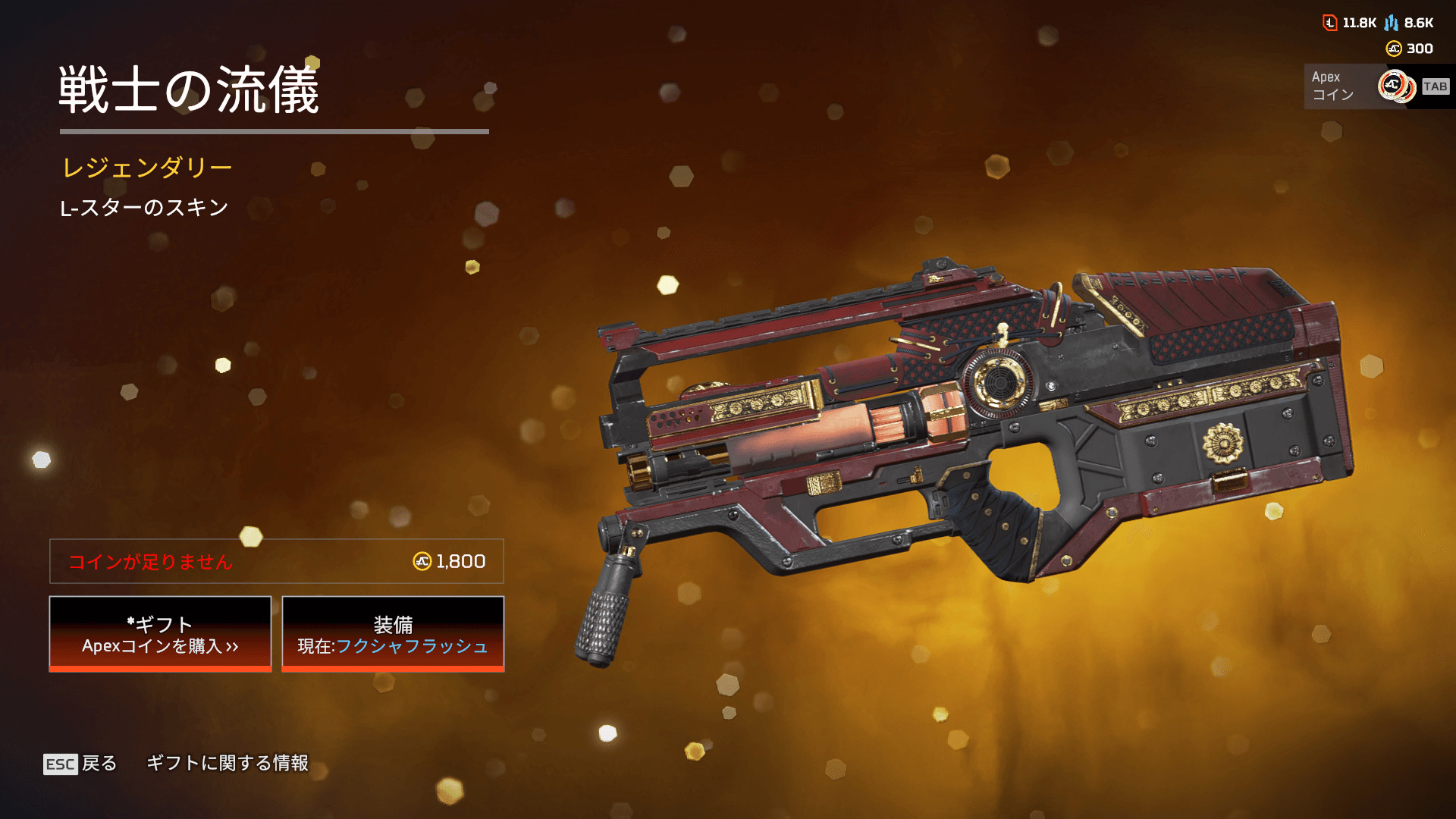The height and width of the screenshot is (819, 1456).
Task: Equip the L-Star skin via 装備 button
Action: click(x=393, y=634)
